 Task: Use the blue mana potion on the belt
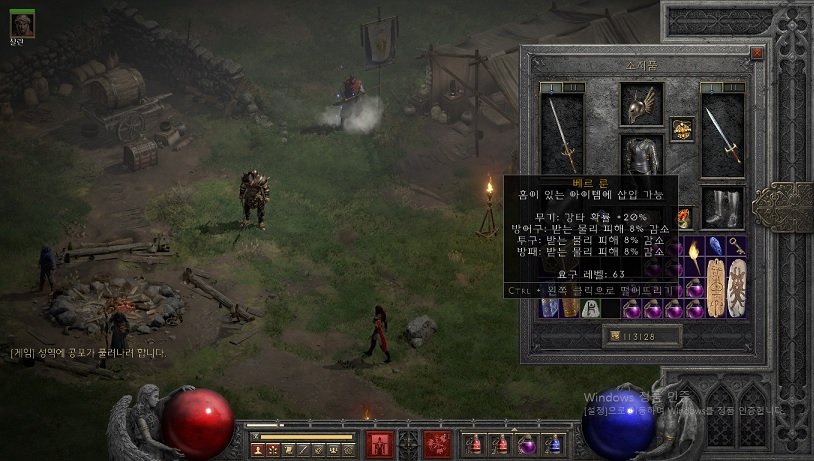(x=554, y=444)
